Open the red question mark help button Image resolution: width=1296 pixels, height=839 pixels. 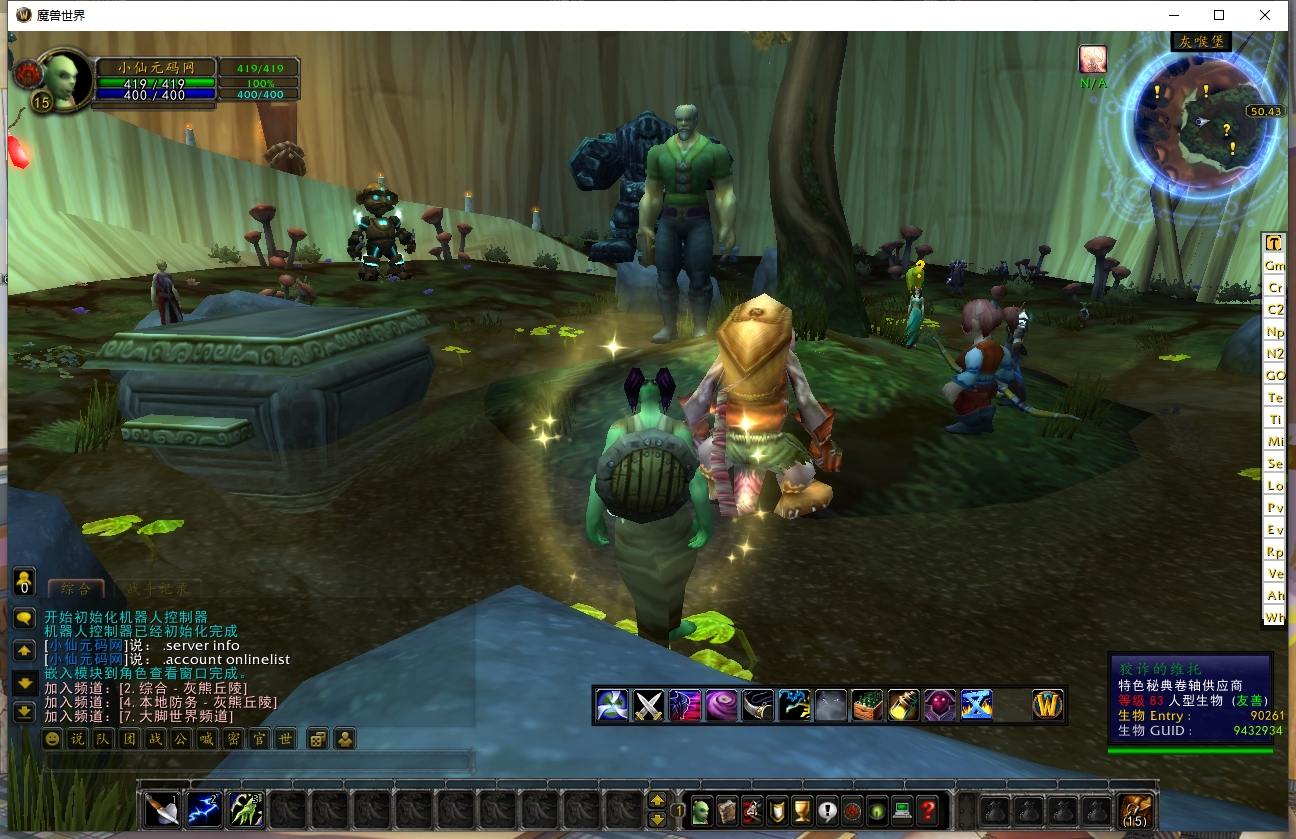pos(928,809)
